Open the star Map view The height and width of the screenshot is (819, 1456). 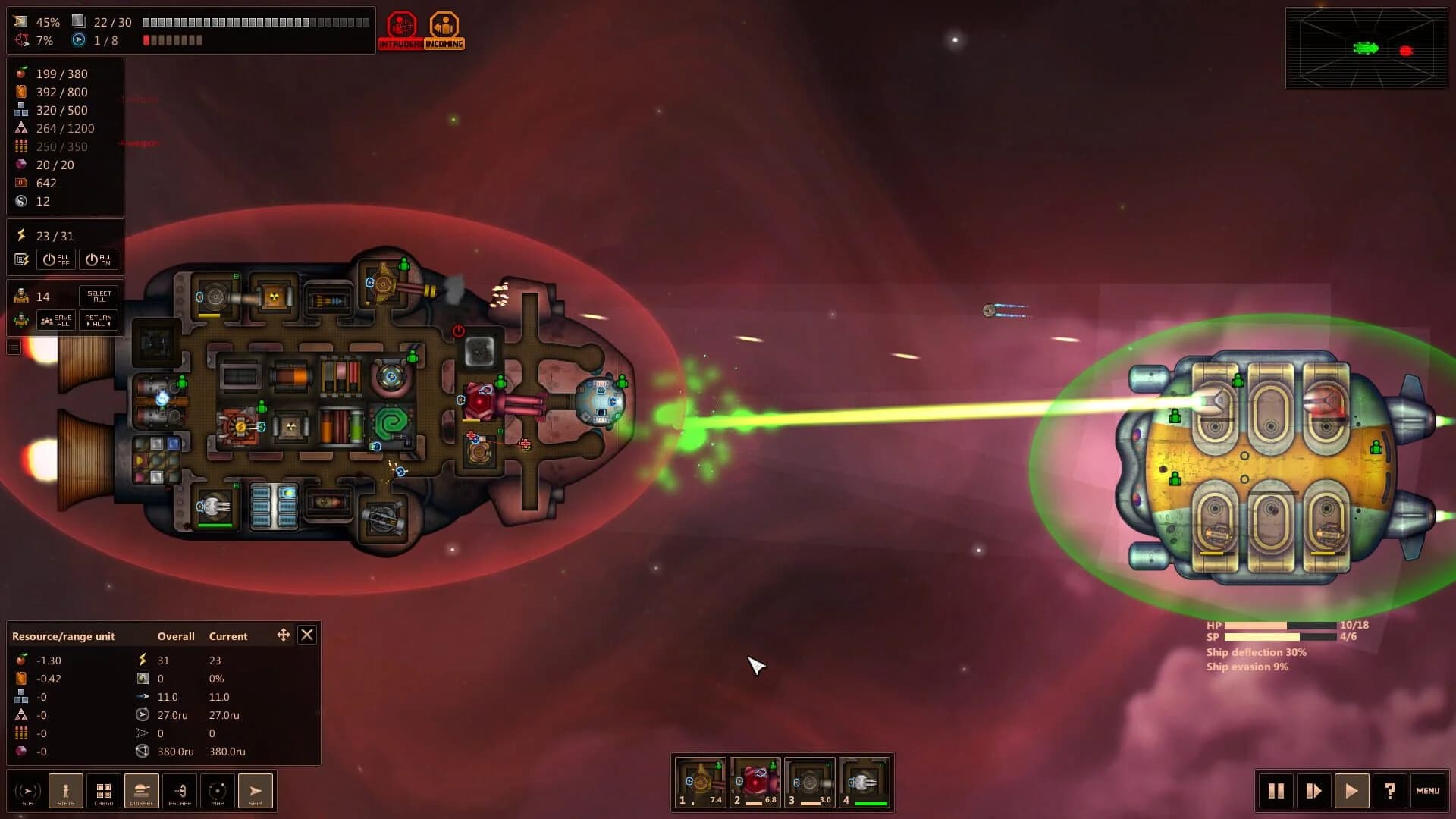pyautogui.click(x=218, y=791)
